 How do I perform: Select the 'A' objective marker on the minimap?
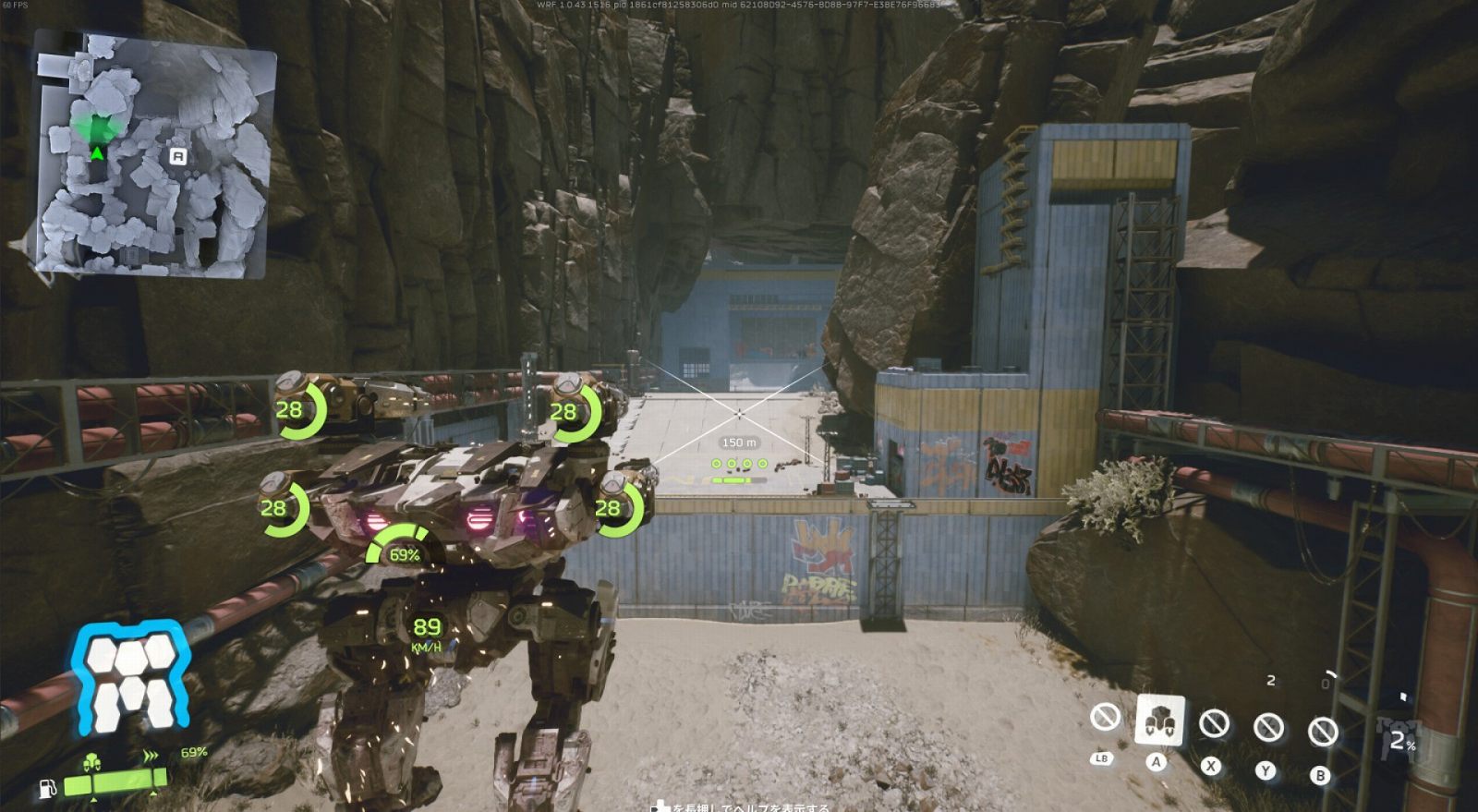click(178, 157)
